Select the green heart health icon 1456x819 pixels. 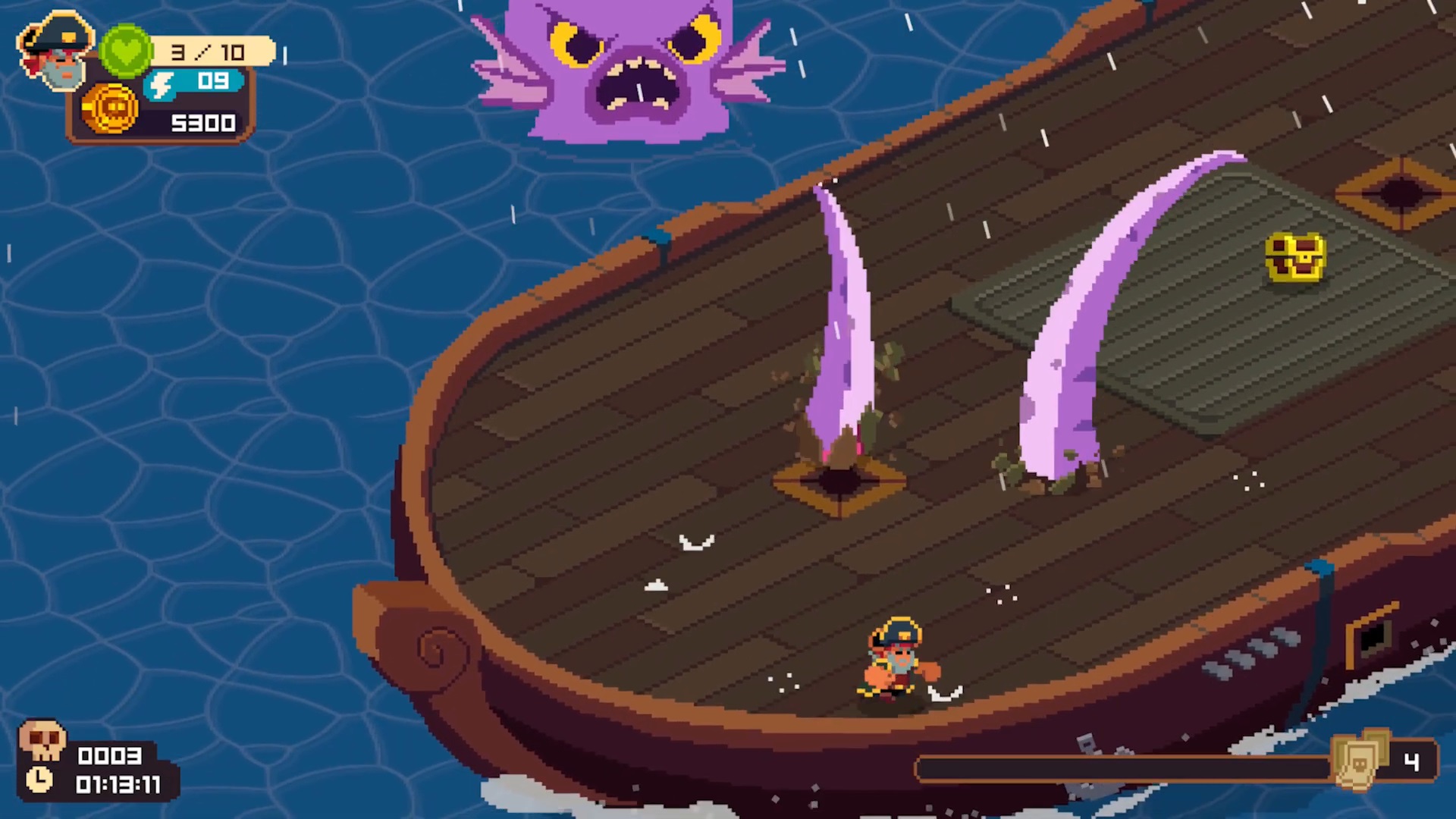point(126,51)
